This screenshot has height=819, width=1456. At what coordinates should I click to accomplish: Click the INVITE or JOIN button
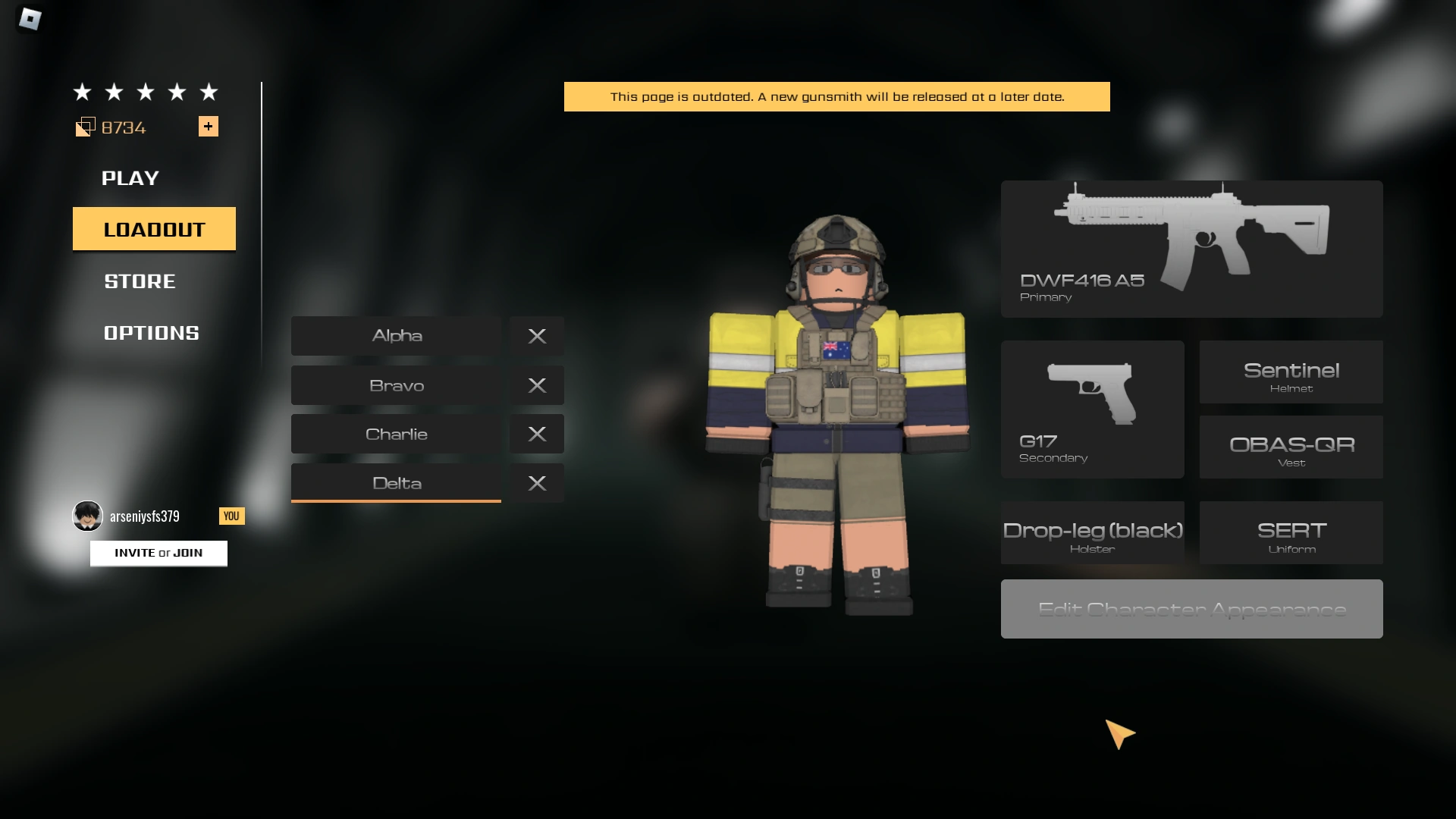click(x=158, y=553)
